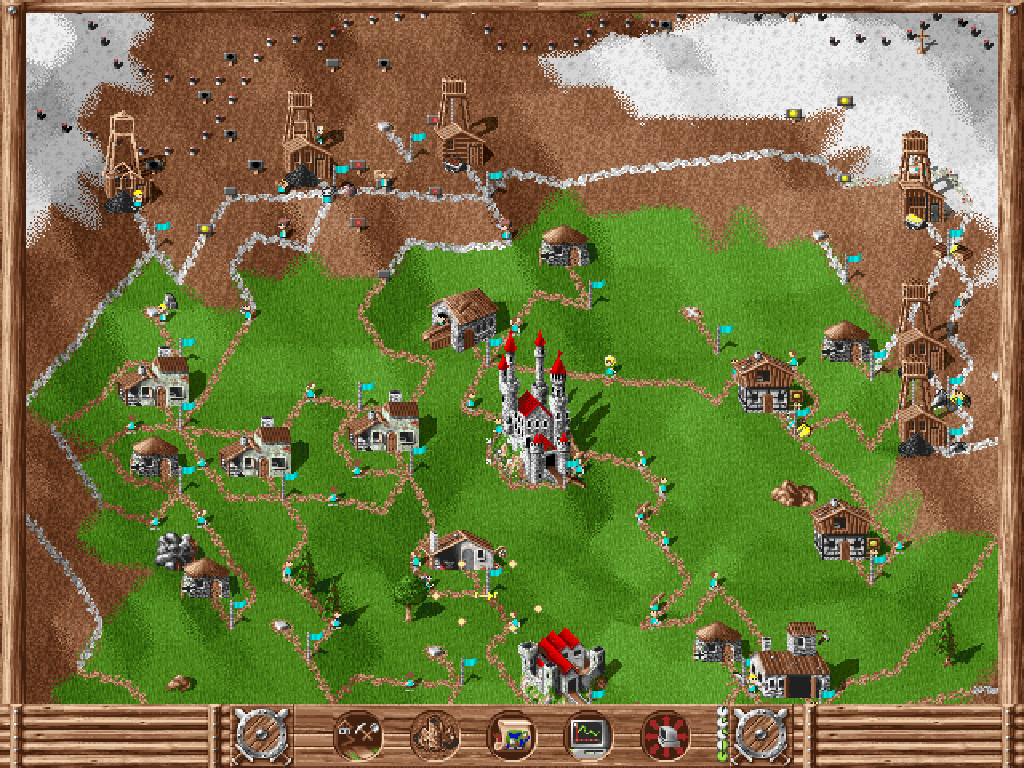Open the map scroll overview
The image size is (1024, 768).
click(x=511, y=737)
